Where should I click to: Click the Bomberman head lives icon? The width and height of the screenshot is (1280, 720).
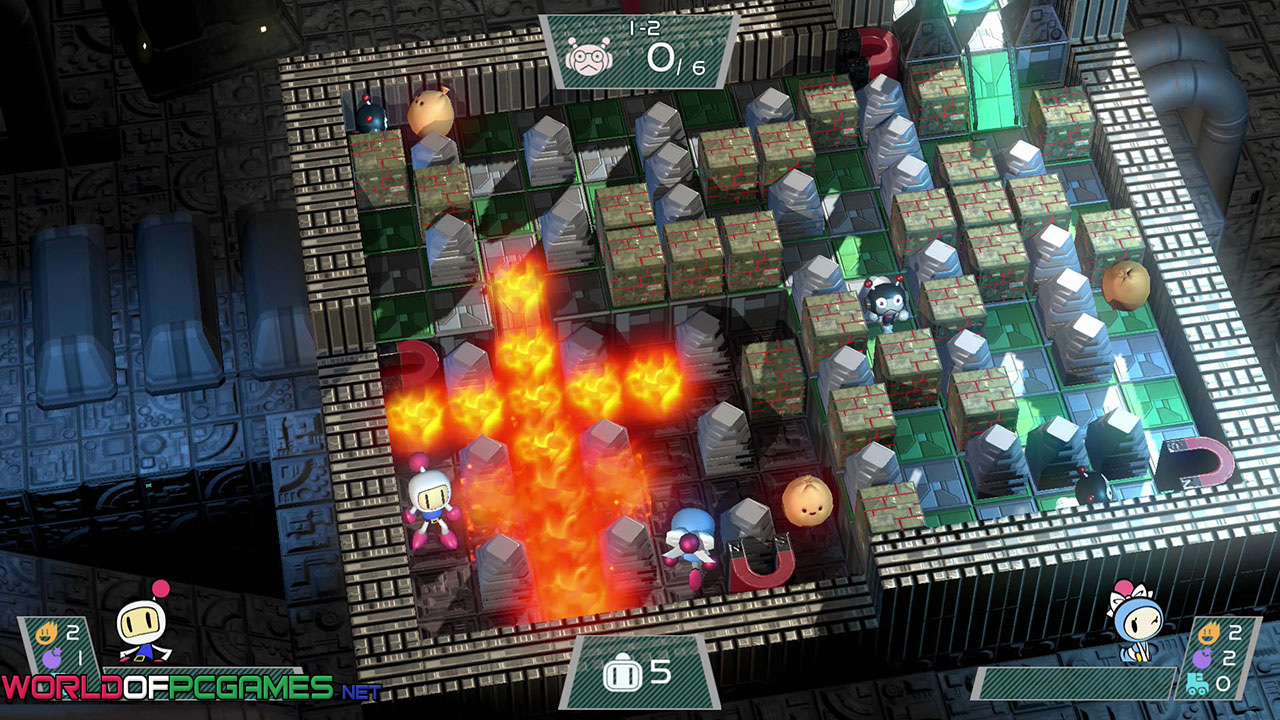click(x=617, y=674)
